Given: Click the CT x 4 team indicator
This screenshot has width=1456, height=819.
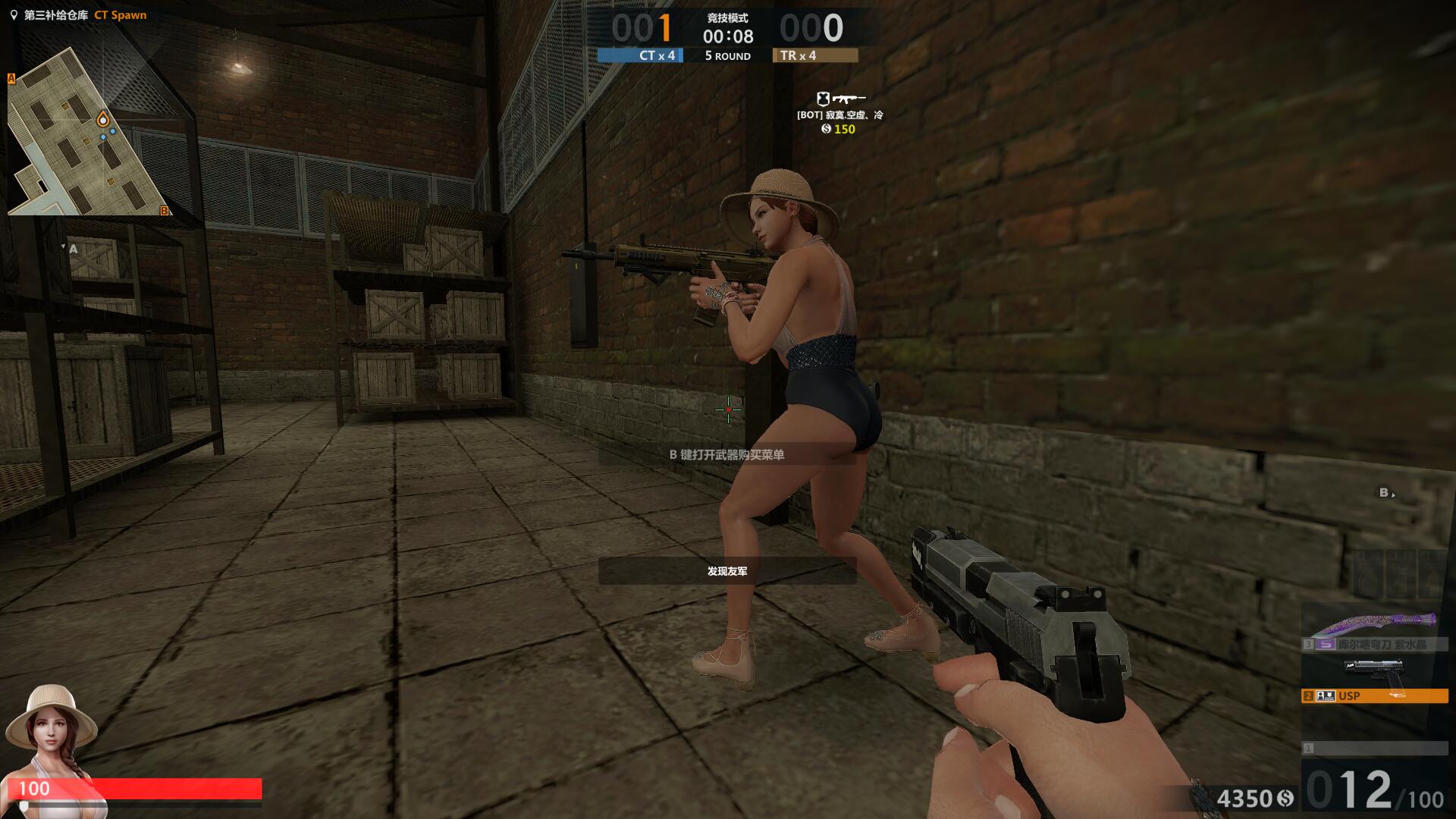Looking at the screenshot, I should (x=640, y=55).
